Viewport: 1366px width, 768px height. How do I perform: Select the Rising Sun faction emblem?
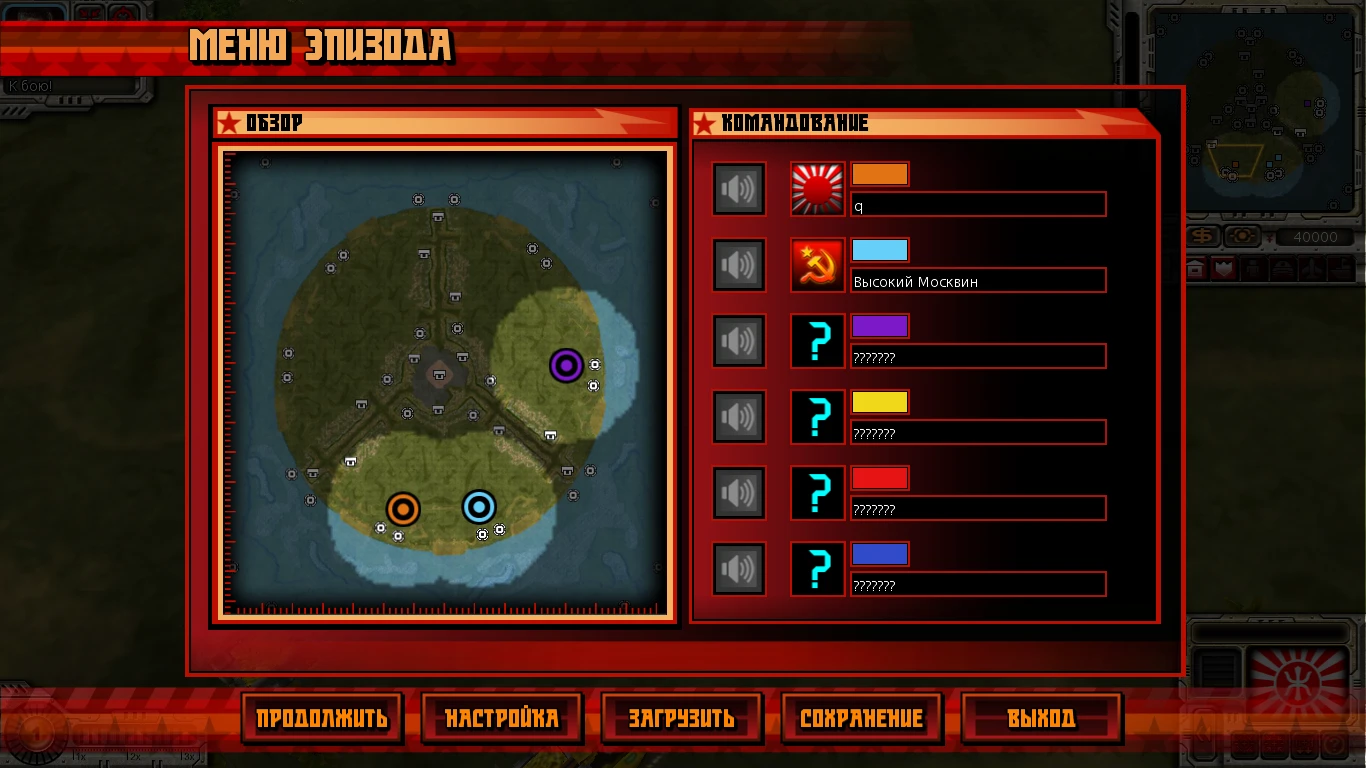pyautogui.click(x=817, y=188)
